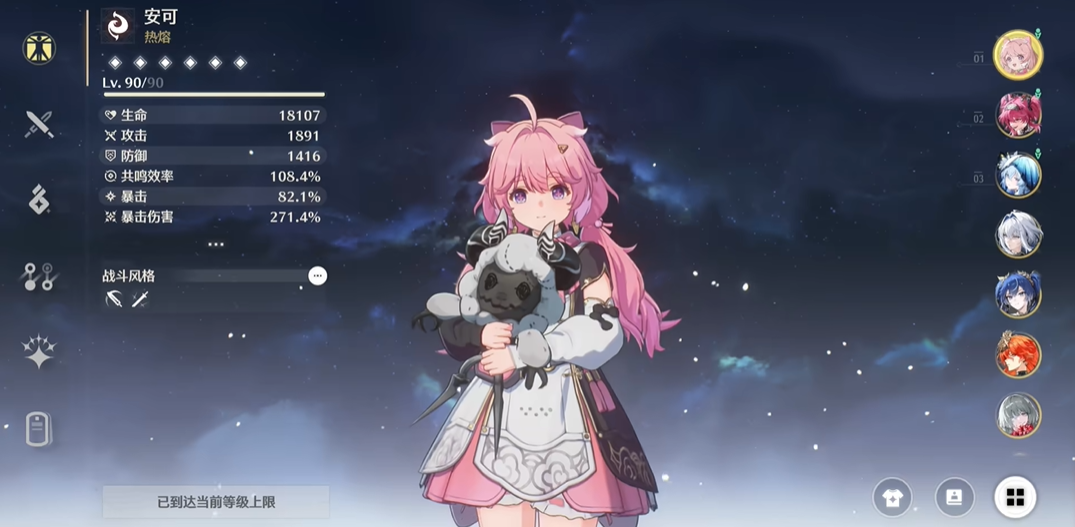This screenshot has height=527, width=1075.
Task: Select the character overview tab
Action: [39, 48]
